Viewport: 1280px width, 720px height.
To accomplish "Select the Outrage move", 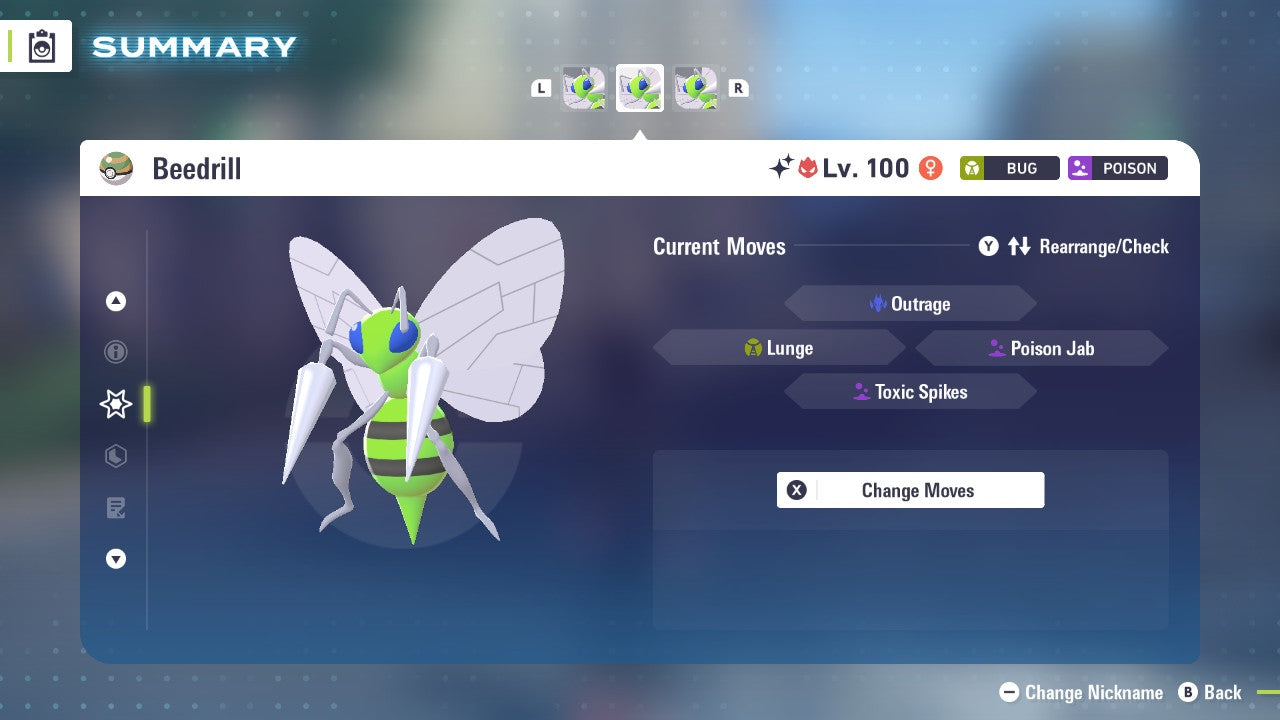I will click(x=910, y=303).
